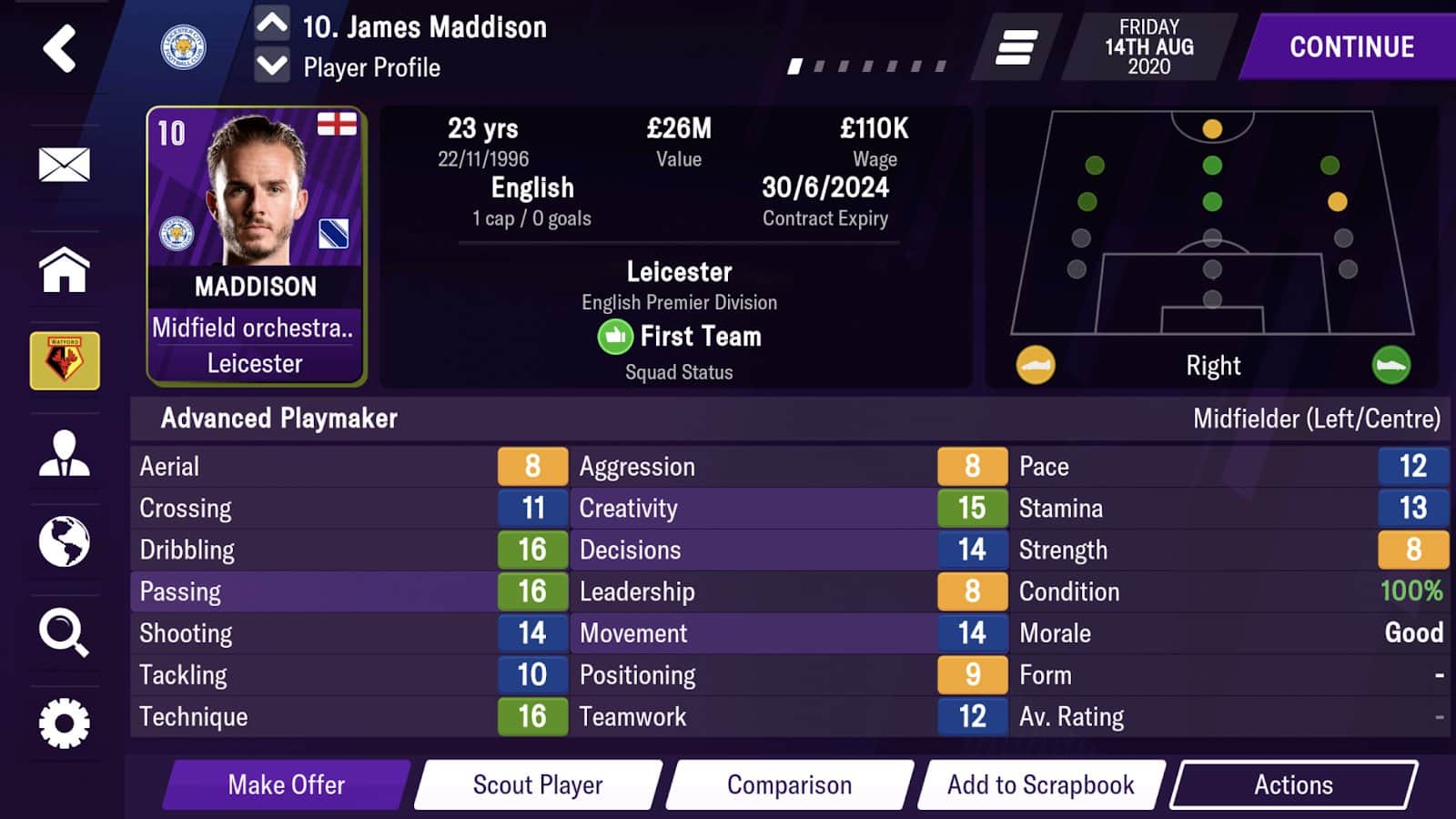Open the settings gear icon
The width and height of the screenshot is (1456, 819).
(x=64, y=723)
